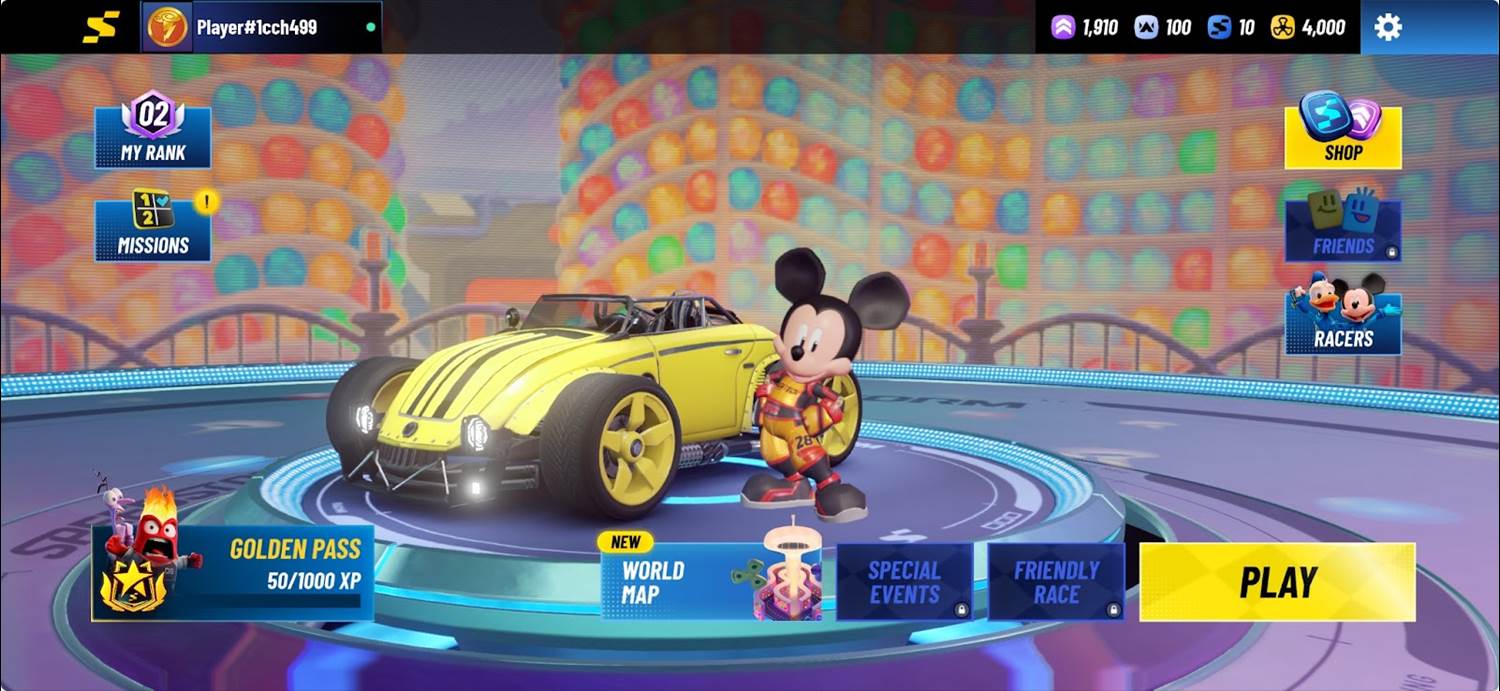Check the purple upgrade currency showing 1,910
The width and height of the screenshot is (1500, 691).
(1085, 27)
